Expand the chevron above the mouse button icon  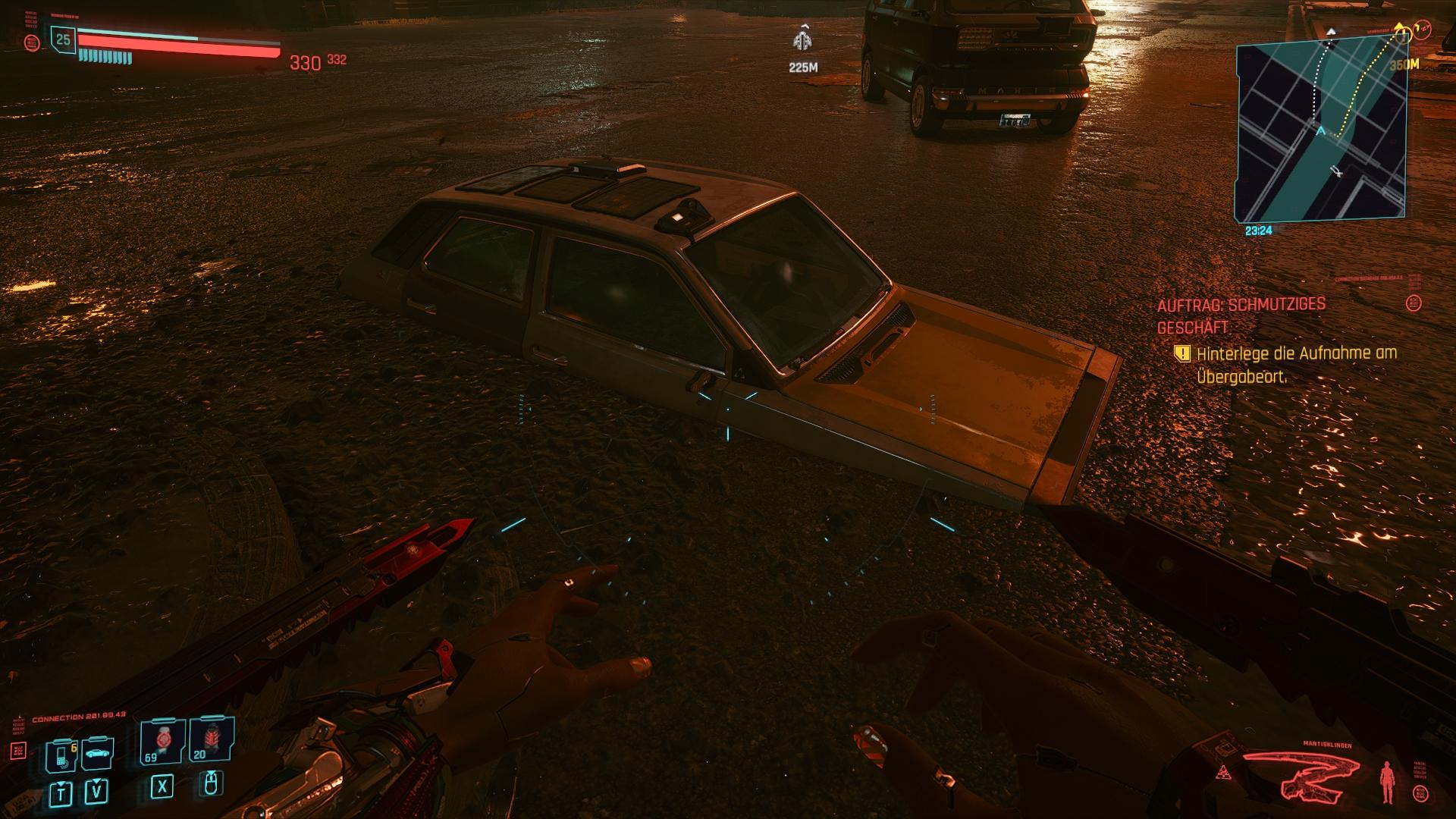tap(211, 773)
